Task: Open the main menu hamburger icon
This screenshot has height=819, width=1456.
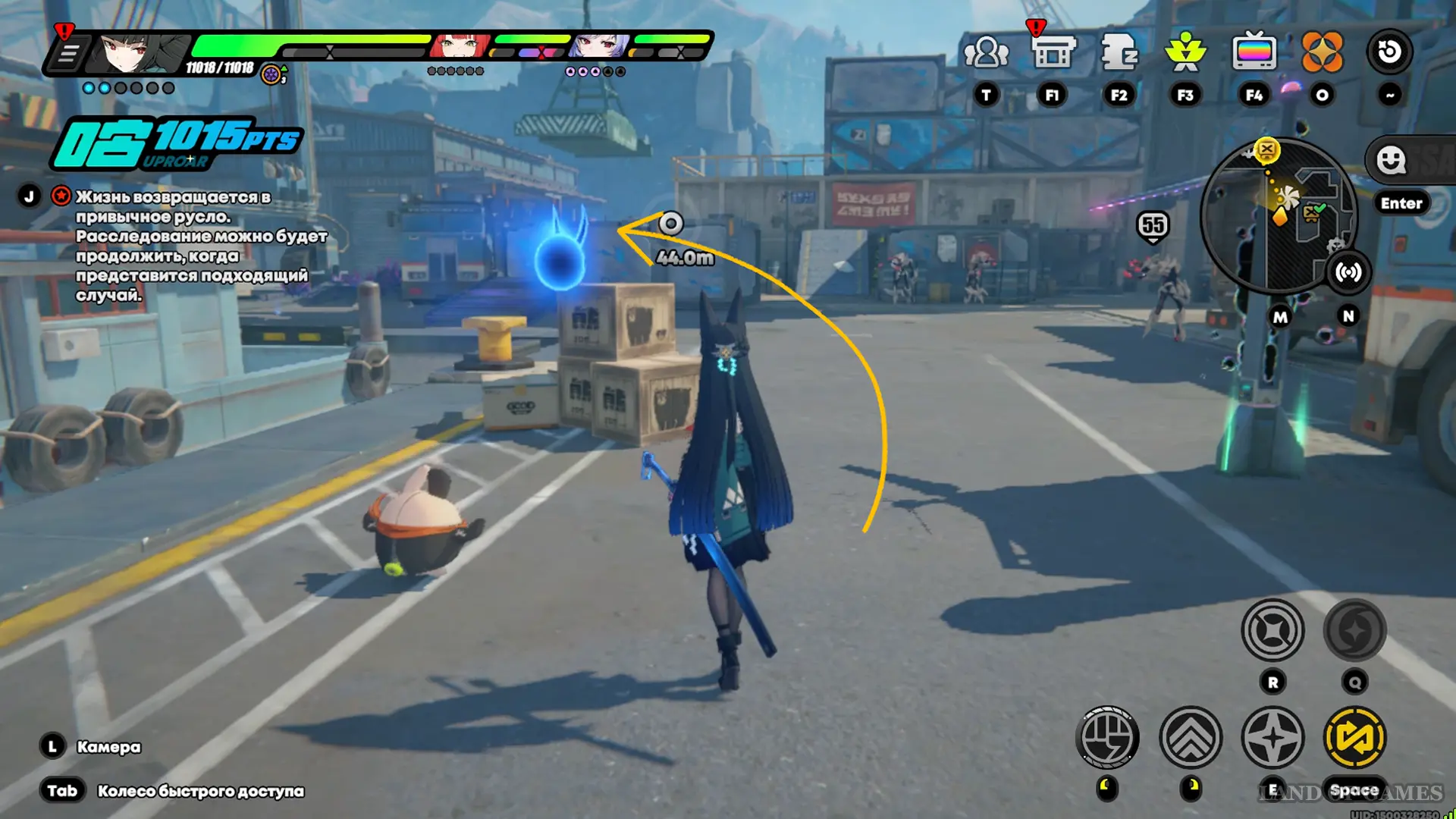Action: pos(68,54)
